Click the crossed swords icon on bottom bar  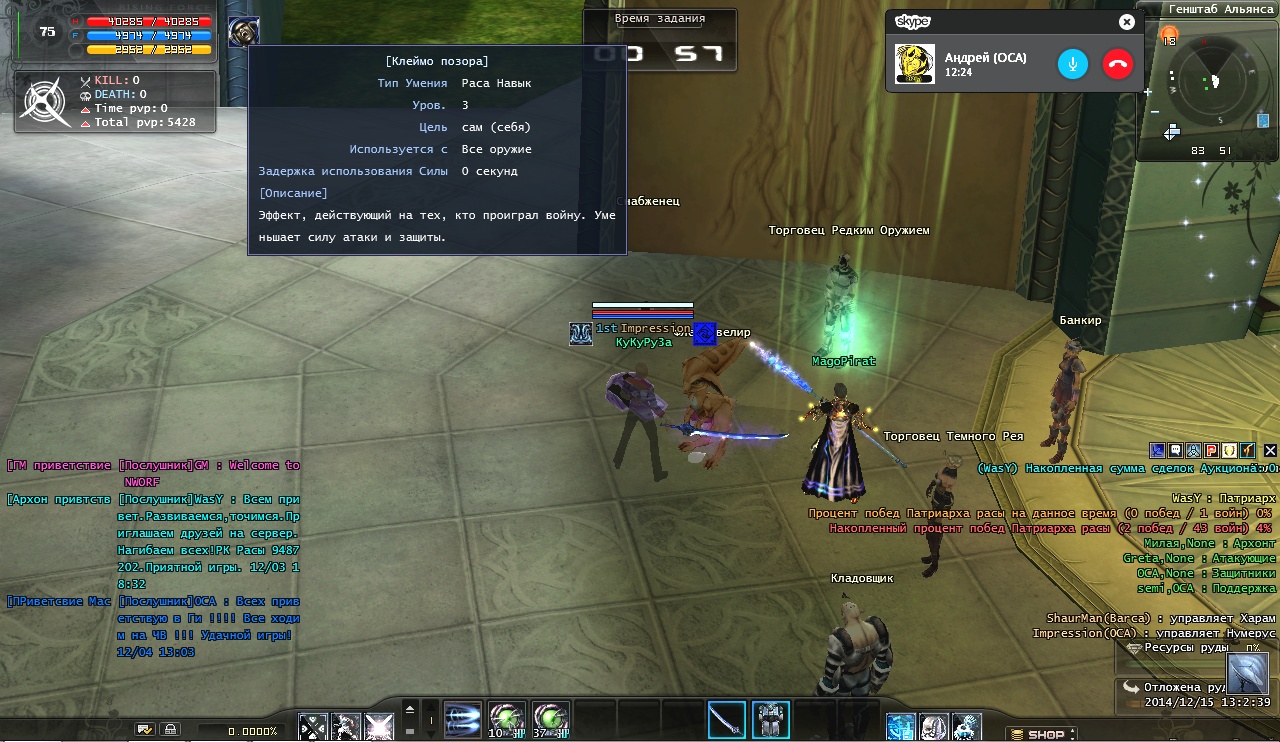(313, 726)
